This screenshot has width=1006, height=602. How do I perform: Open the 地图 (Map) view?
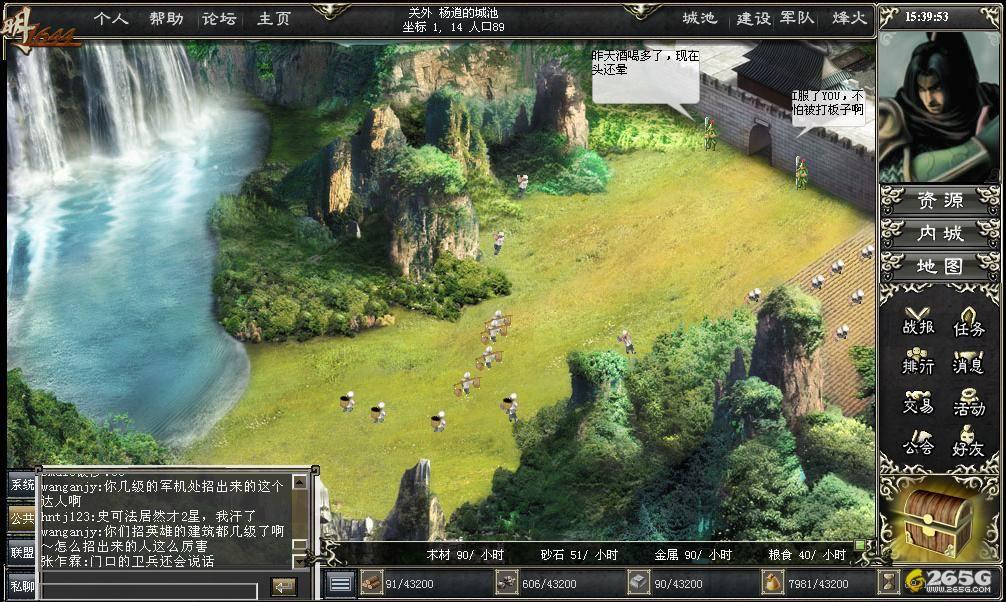[x=940, y=266]
